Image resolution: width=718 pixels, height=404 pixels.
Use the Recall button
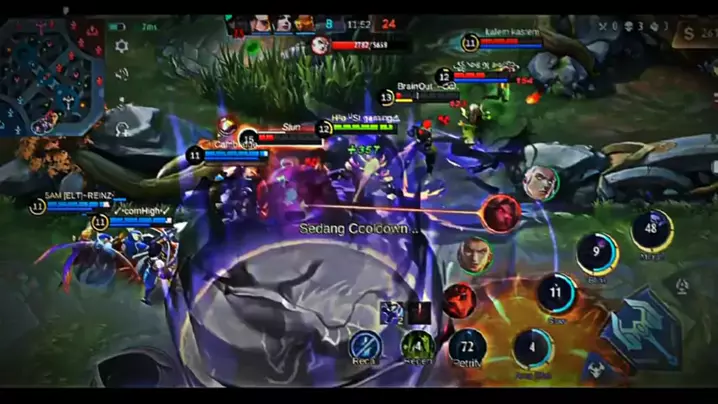click(x=366, y=346)
